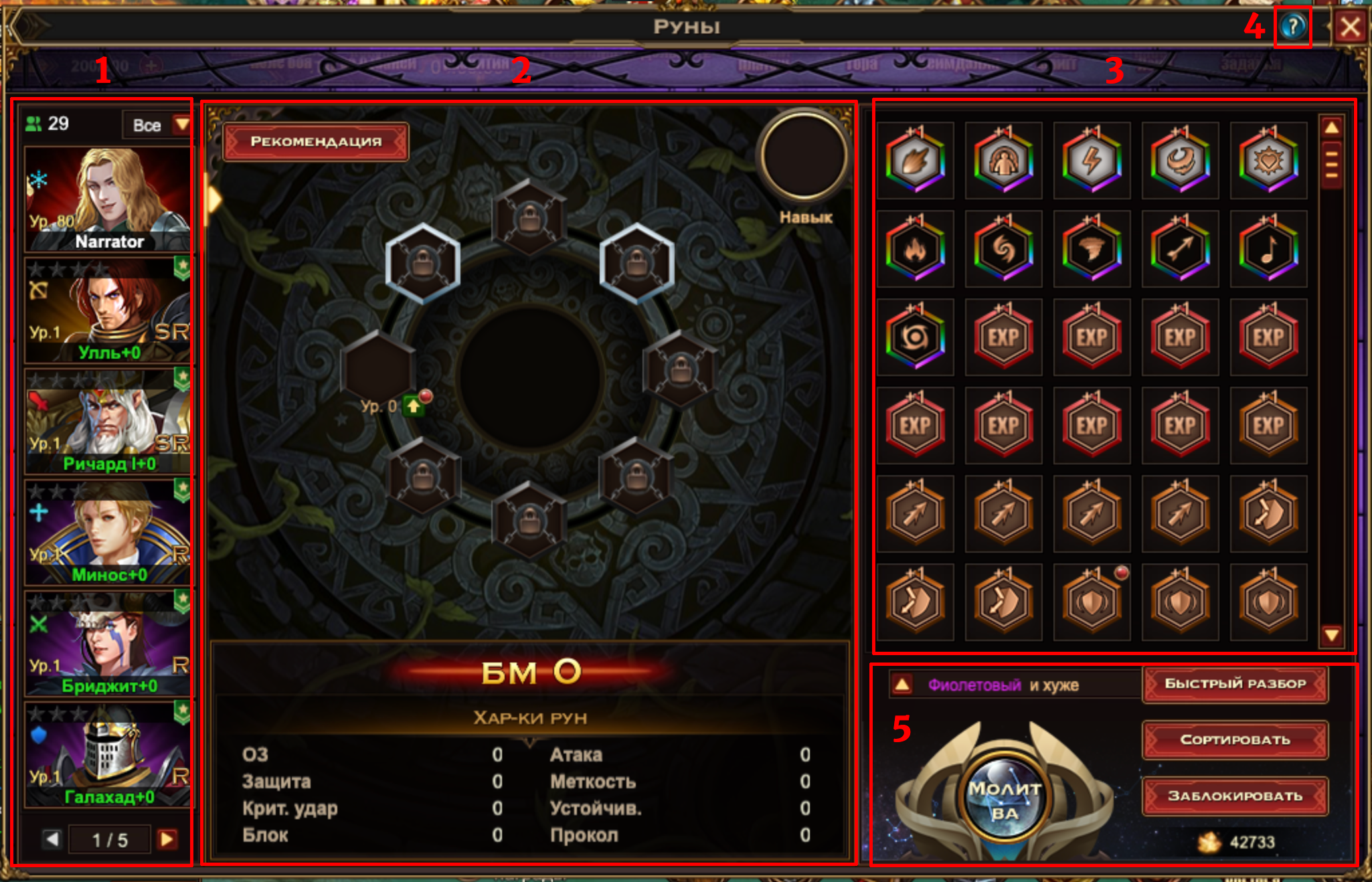
Task: Select hero Ричард I+0
Action: [108, 422]
